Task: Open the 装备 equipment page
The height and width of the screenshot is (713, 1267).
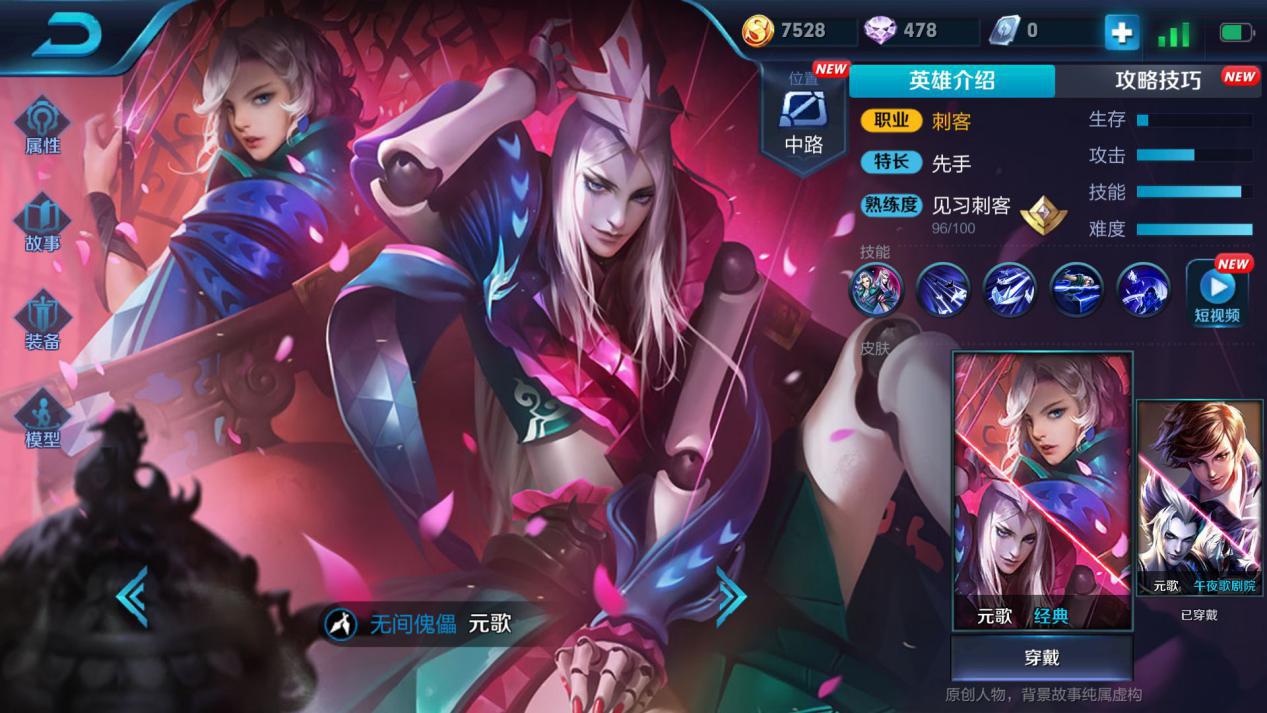Action: tap(43, 321)
